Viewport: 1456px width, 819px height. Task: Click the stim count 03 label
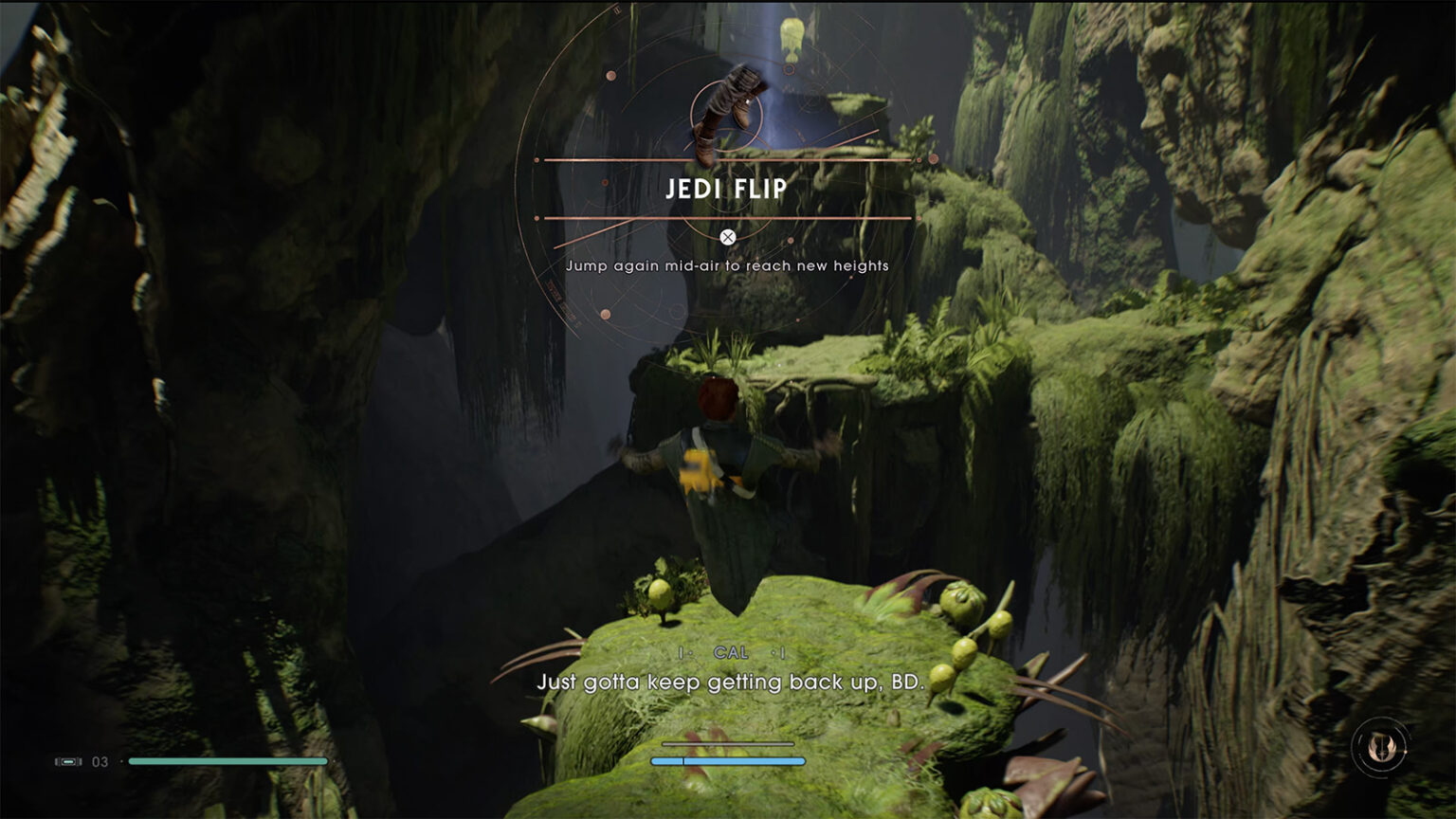pos(100,760)
